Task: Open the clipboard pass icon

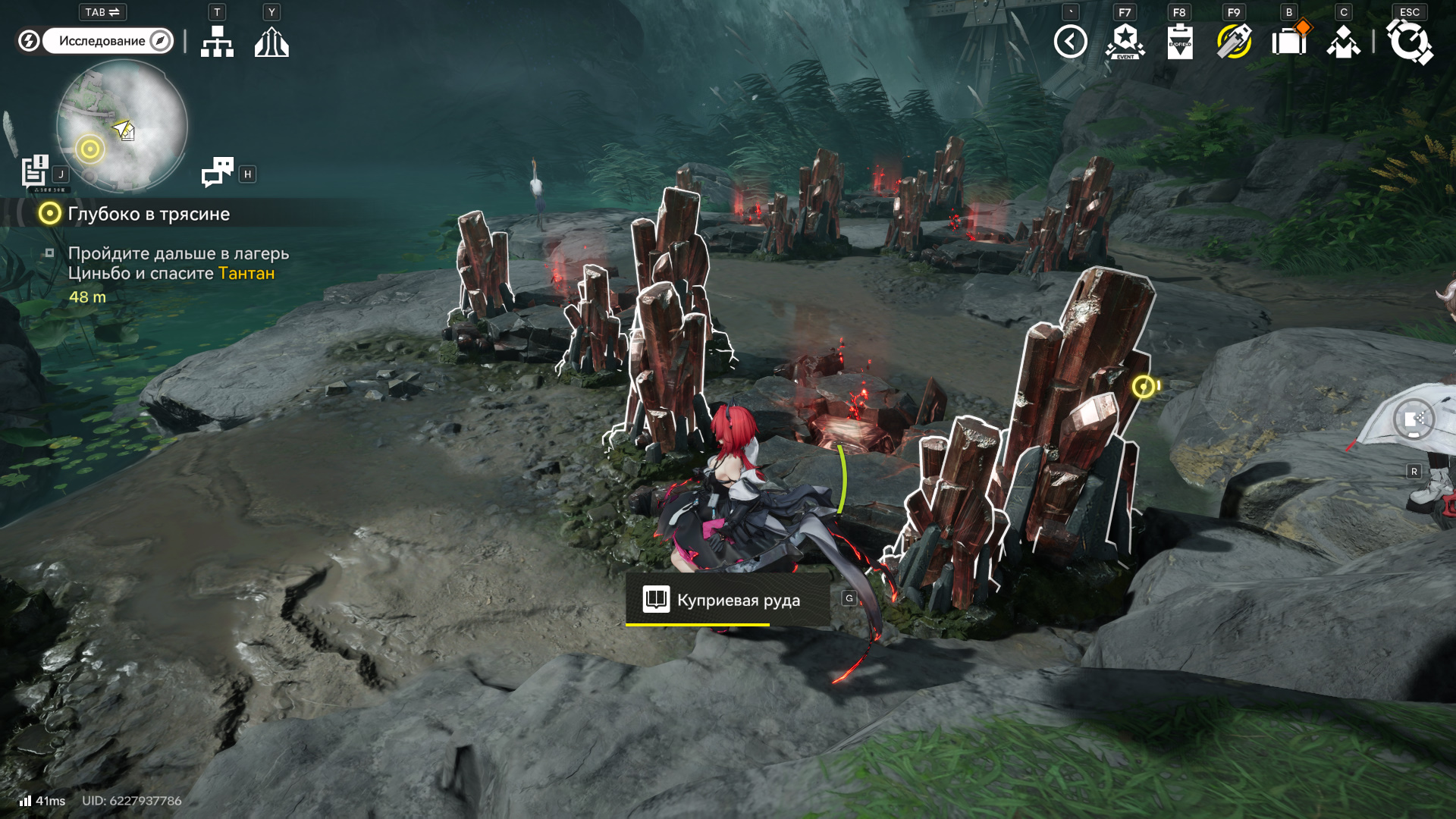Action: click(1179, 42)
